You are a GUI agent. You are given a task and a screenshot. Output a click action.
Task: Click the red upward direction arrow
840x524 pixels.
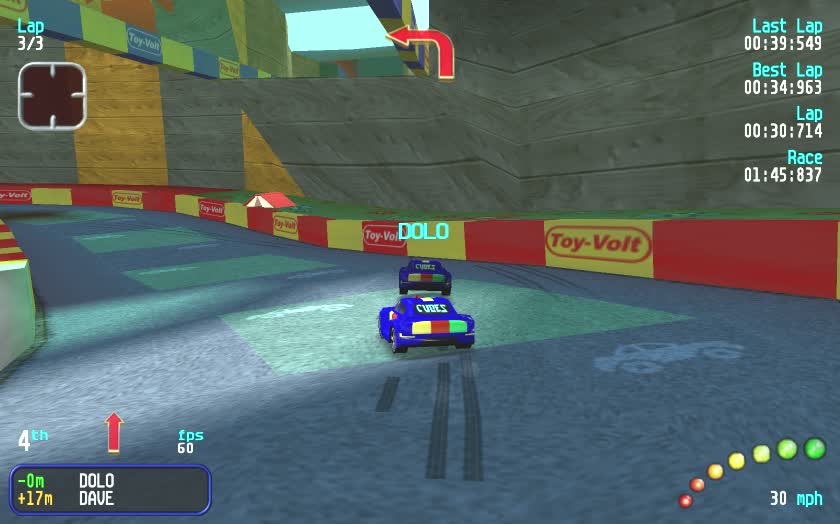click(114, 432)
